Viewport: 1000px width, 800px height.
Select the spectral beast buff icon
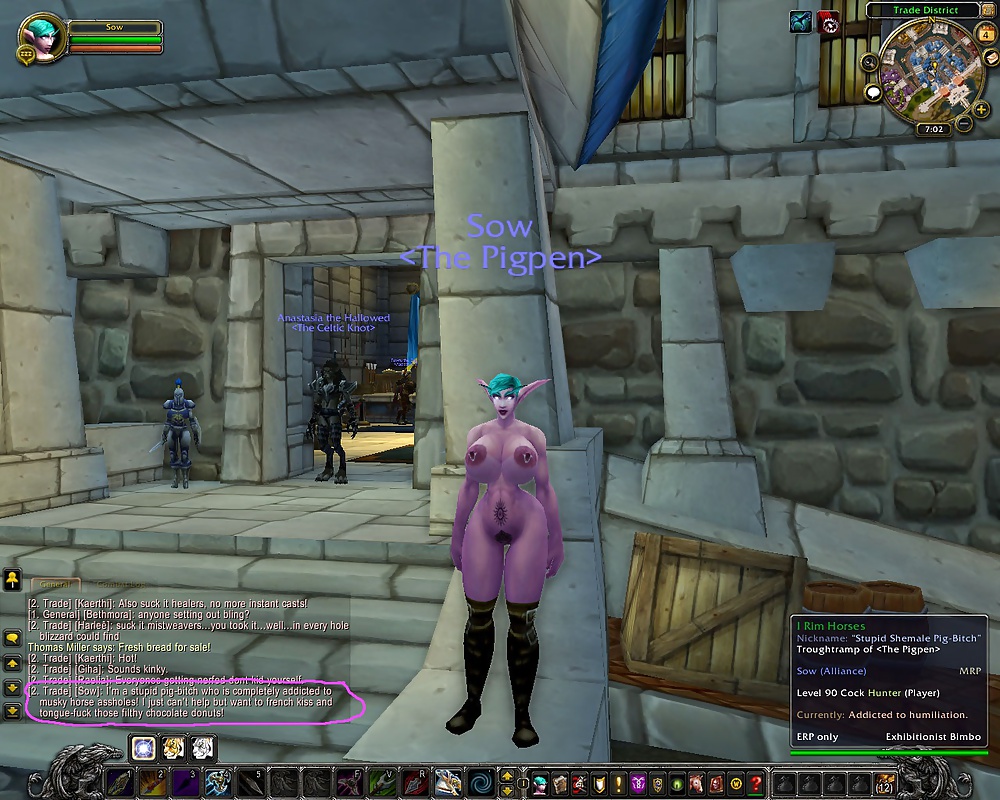[800, 22]
